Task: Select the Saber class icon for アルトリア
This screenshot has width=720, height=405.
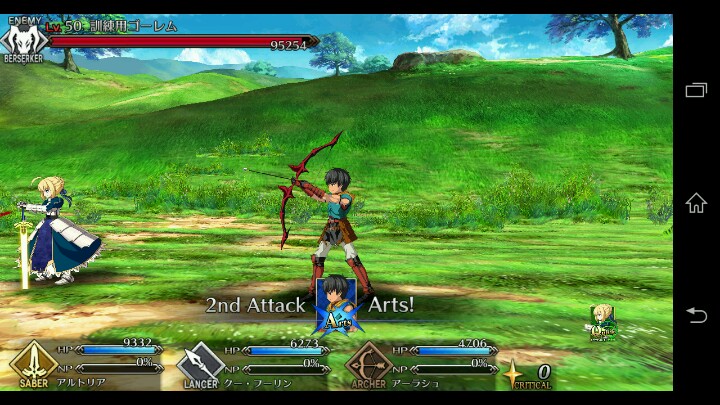Action: [33, 362]
